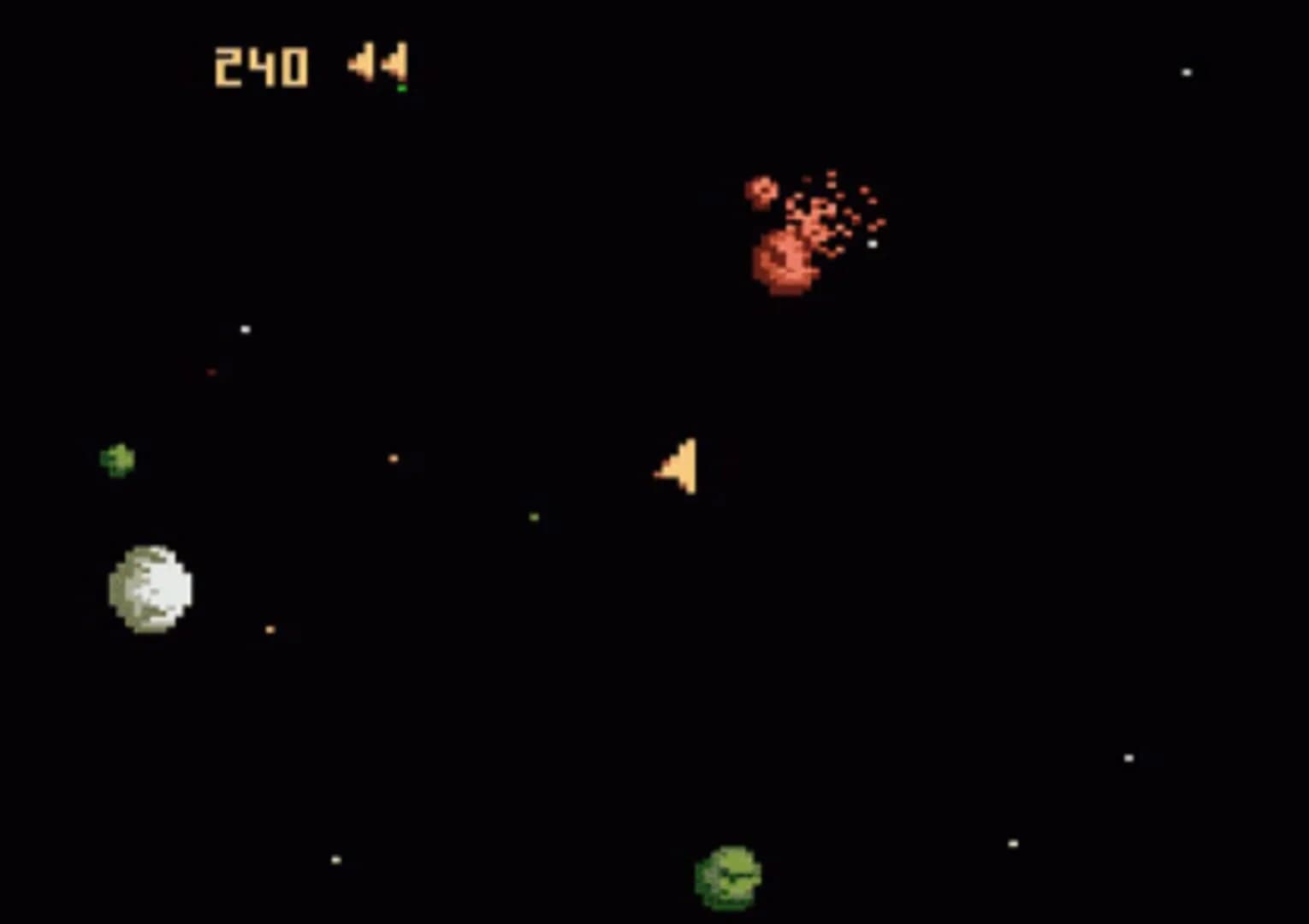Click the white star in top right corner
Screen dimensions: 1309x924
(1185, 73)
